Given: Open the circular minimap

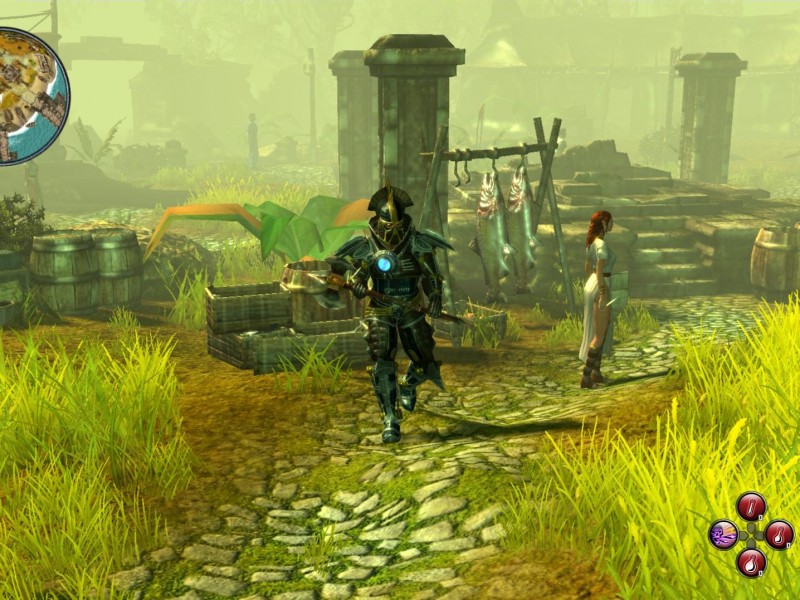Looking at the screenshot, I should (28, 96).
